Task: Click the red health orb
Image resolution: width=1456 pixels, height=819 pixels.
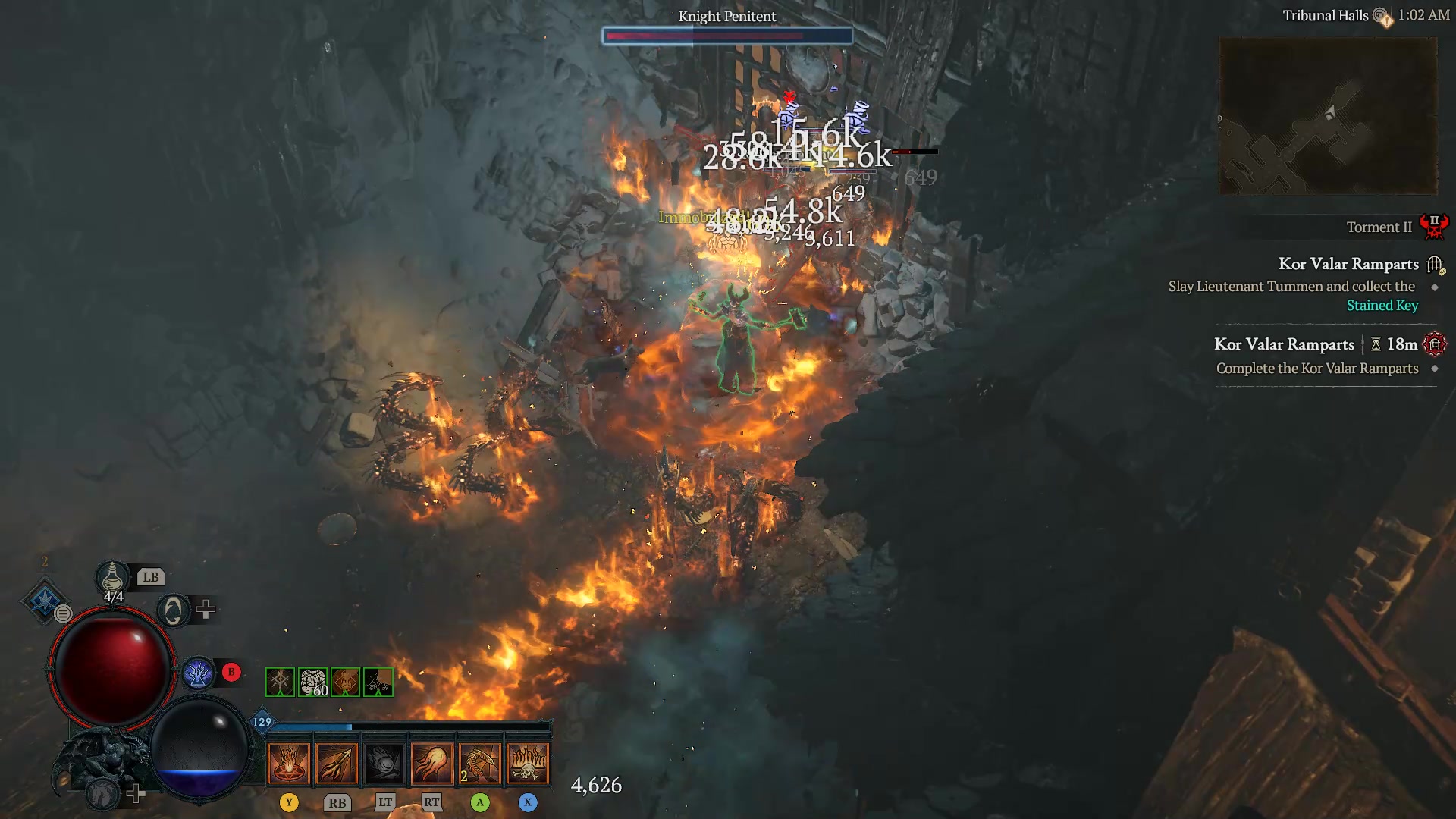Action: coord(112,667)
